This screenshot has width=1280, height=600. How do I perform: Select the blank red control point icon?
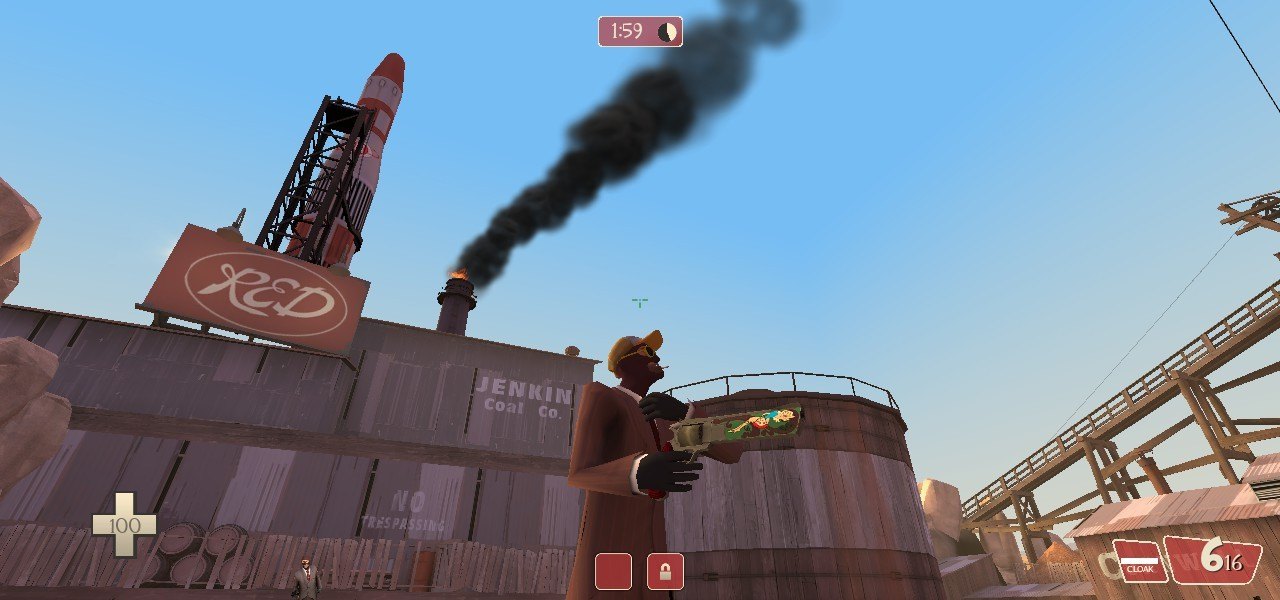pos(613,571)
